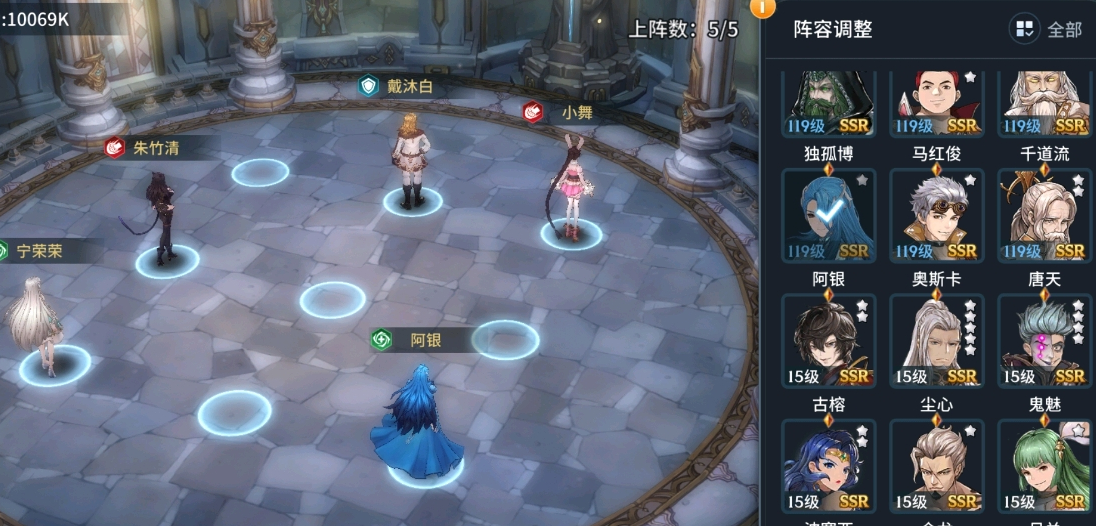Pick the 千道流 hero portrait
This screenshot has height=526, width=1096.
[x=1044, y=103]
